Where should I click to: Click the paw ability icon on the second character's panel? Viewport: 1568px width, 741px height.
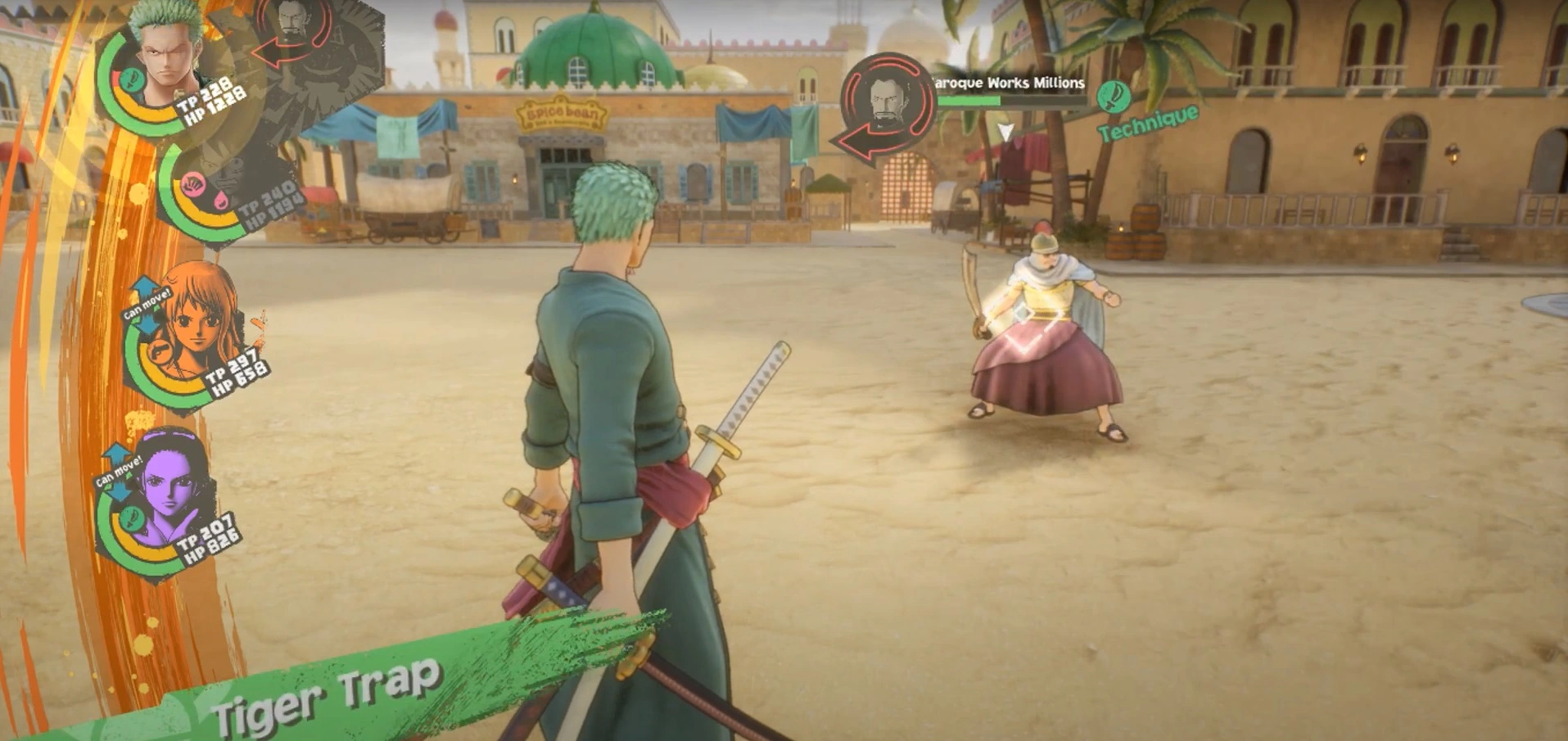tap(192, 184)
